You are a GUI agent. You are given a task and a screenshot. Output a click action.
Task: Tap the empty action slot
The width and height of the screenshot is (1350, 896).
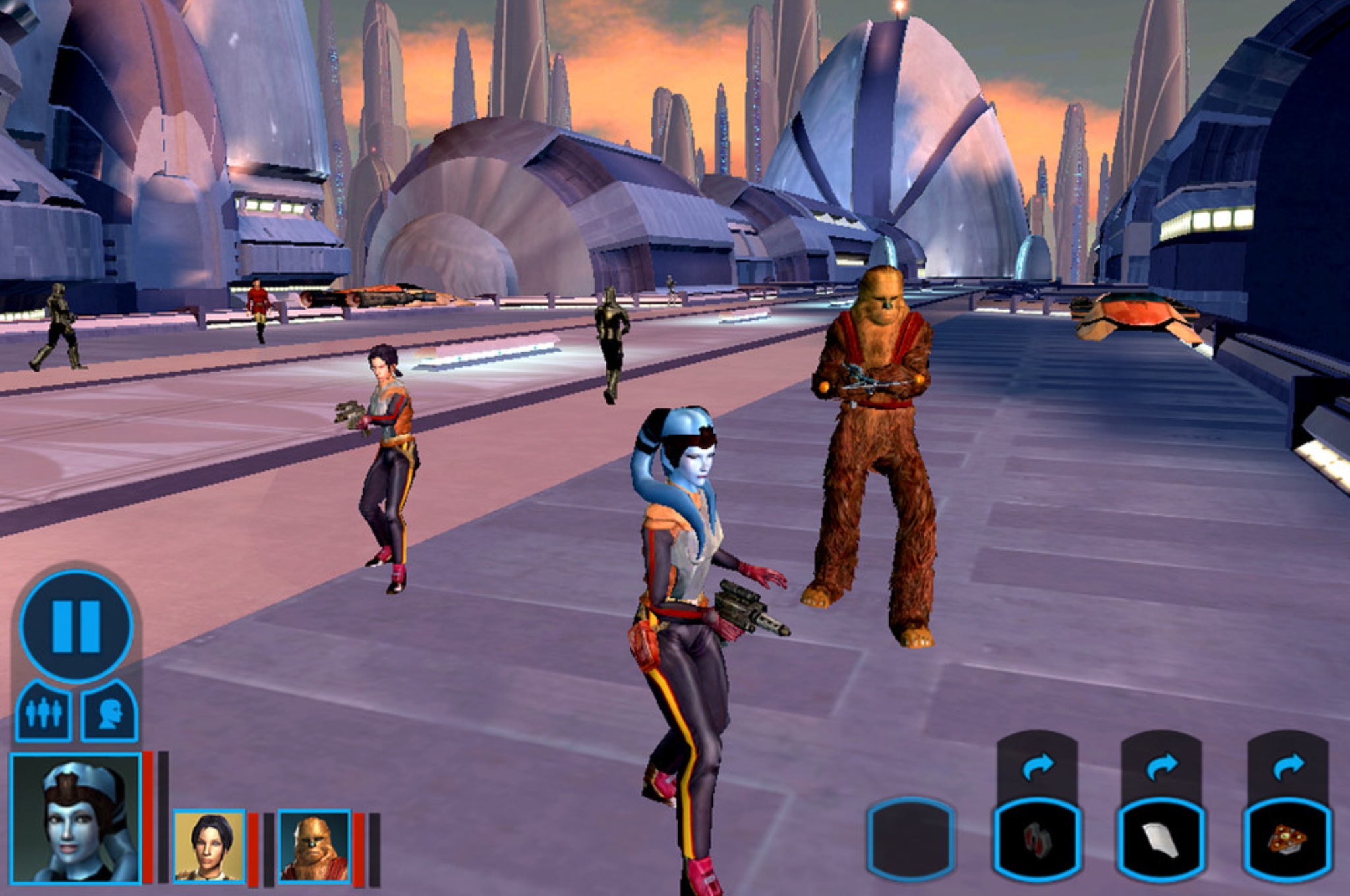[x=911, y=839]
